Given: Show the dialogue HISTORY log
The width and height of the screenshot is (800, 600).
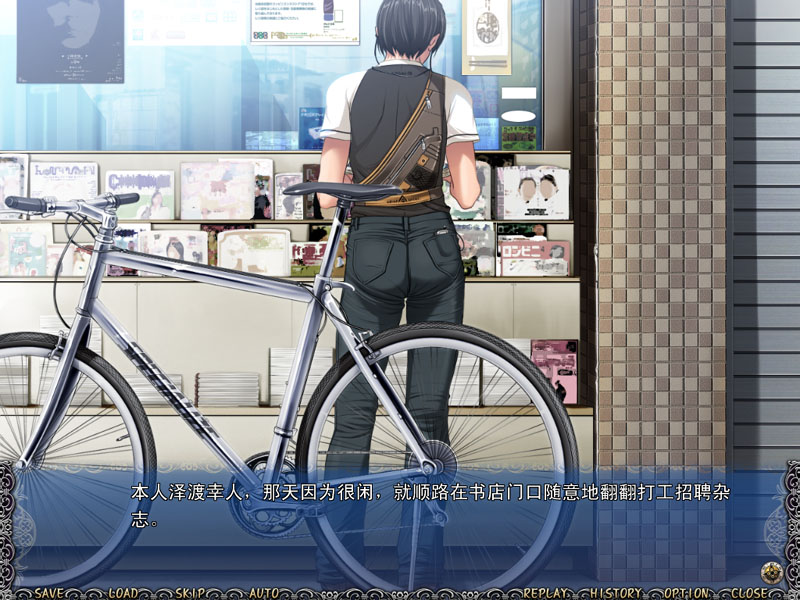Looking at the screenshot, I should tap(616, 593).
